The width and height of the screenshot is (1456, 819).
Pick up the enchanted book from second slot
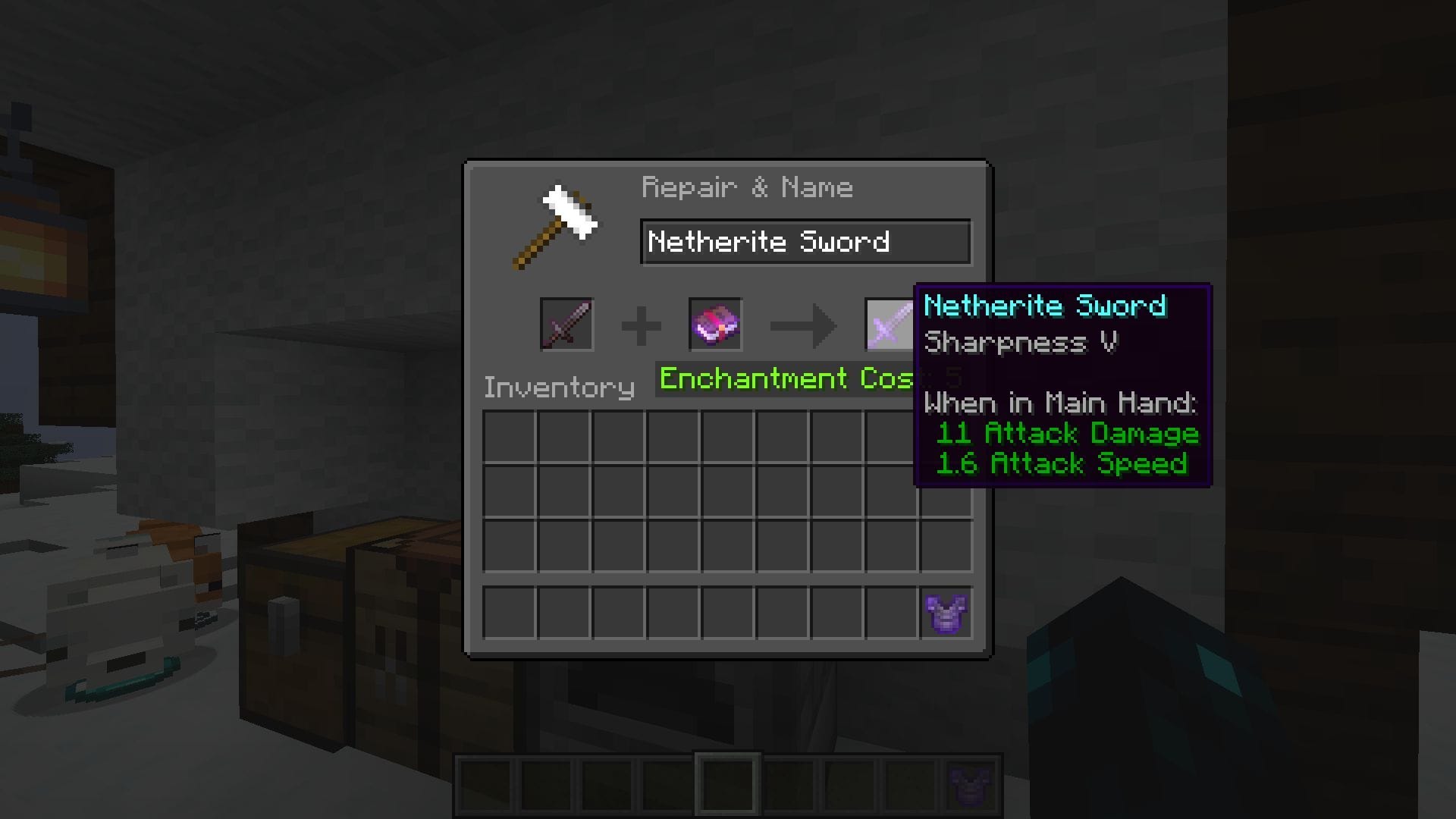(715, 325)
